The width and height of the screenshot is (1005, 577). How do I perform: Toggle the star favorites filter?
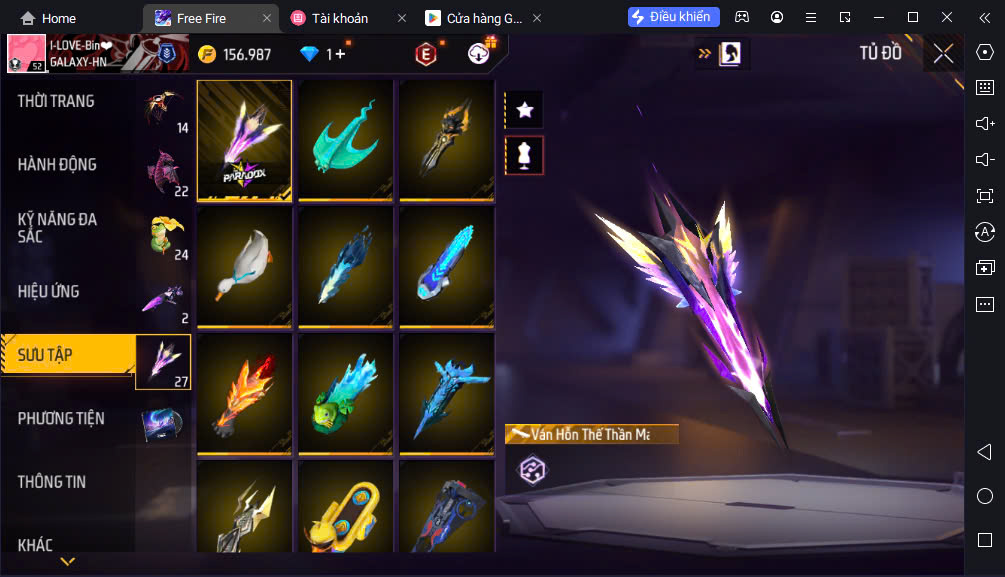point(524,110)
